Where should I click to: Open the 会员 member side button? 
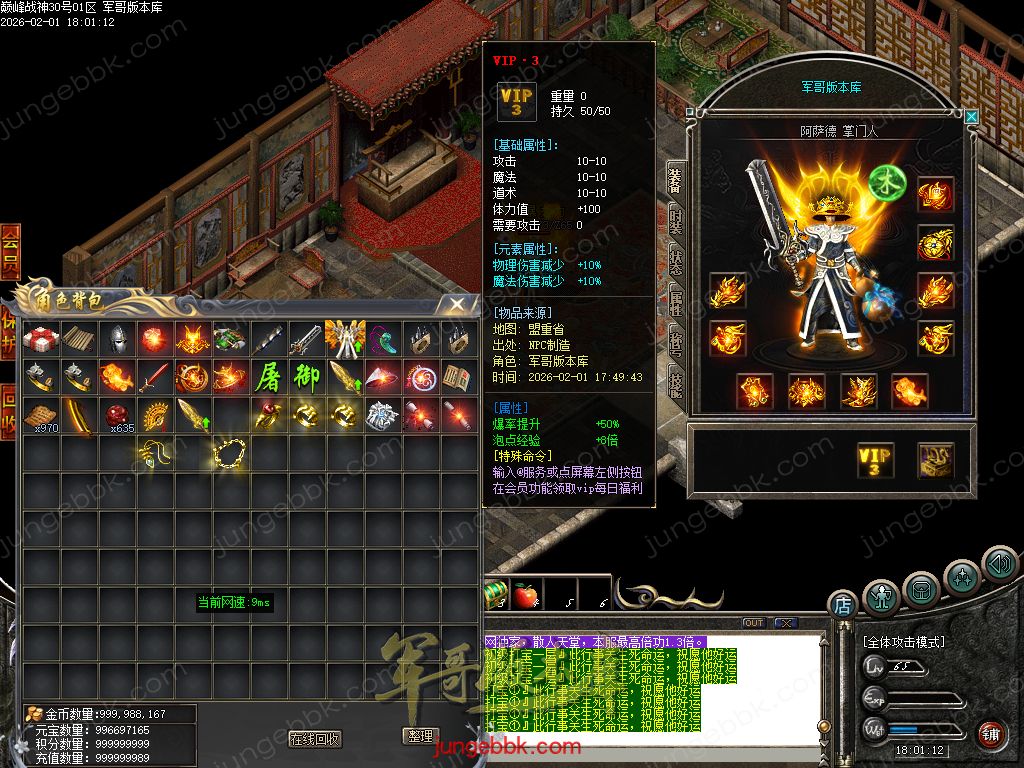tap(10, 252)
